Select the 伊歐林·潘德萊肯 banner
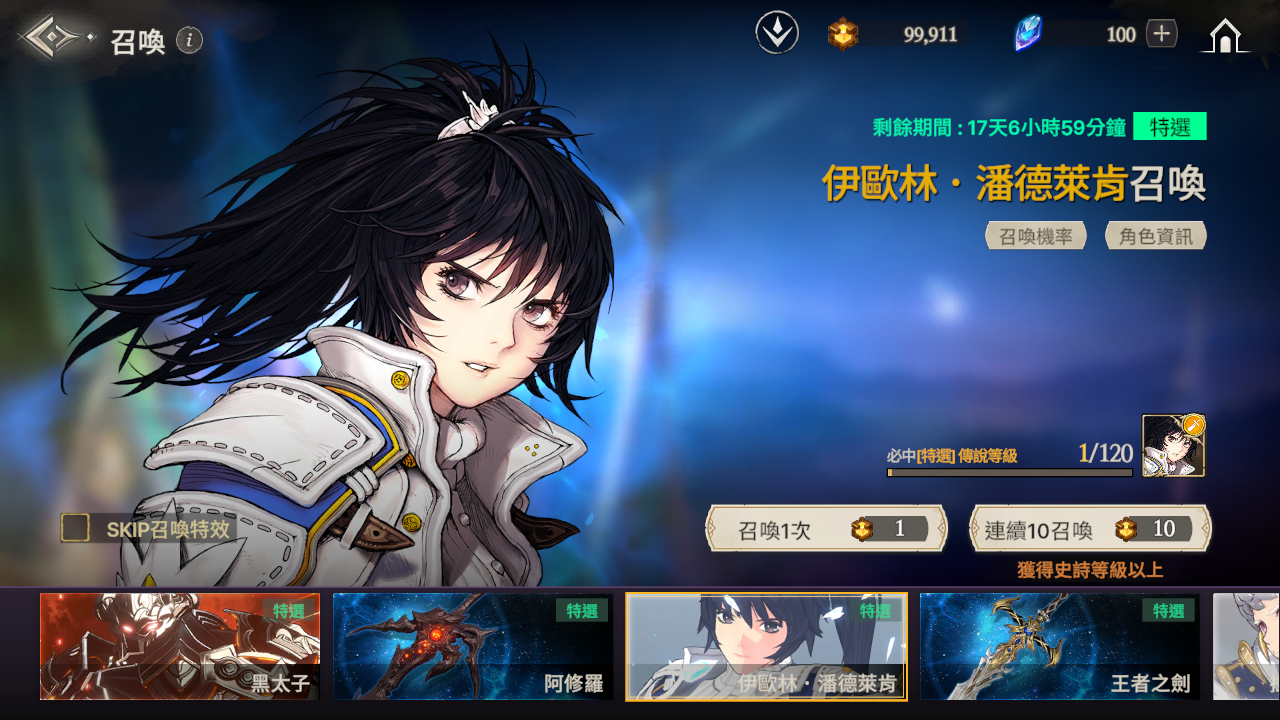1280x720 pixels. (x=766, y=646)
